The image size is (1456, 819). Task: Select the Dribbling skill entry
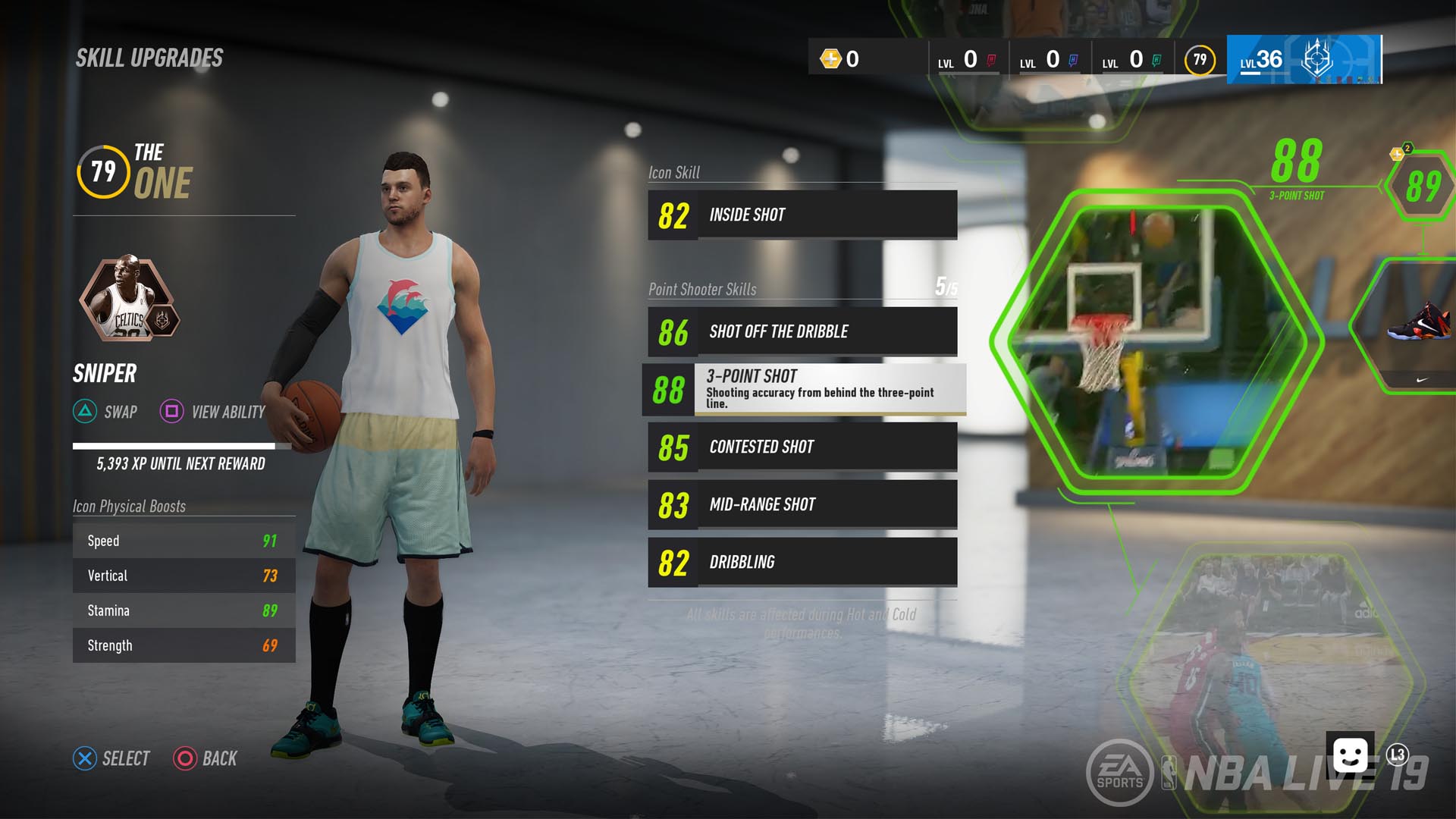(x=801, y=562)
